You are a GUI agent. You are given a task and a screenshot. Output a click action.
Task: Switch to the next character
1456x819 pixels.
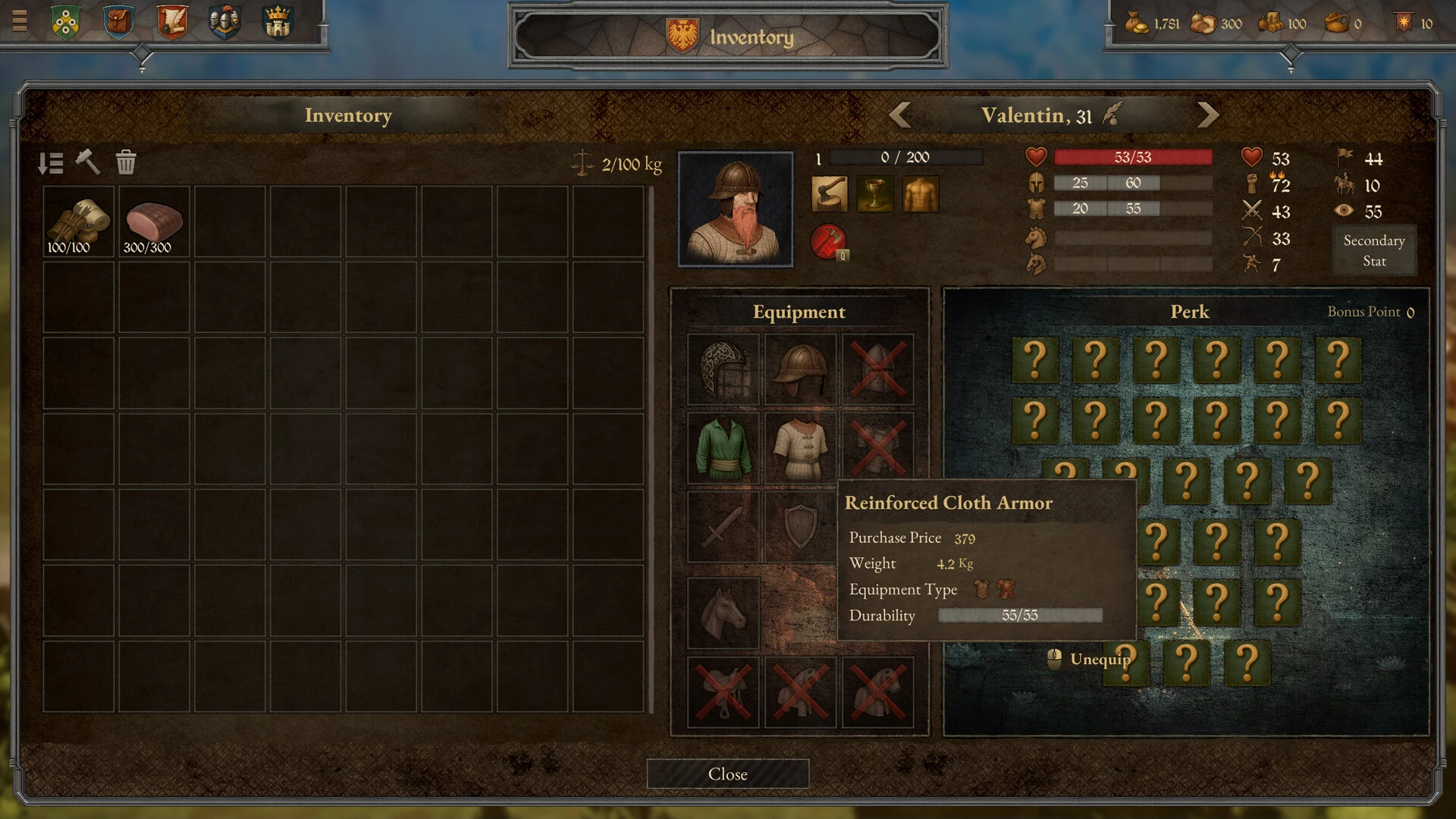tap(1207, 115)
